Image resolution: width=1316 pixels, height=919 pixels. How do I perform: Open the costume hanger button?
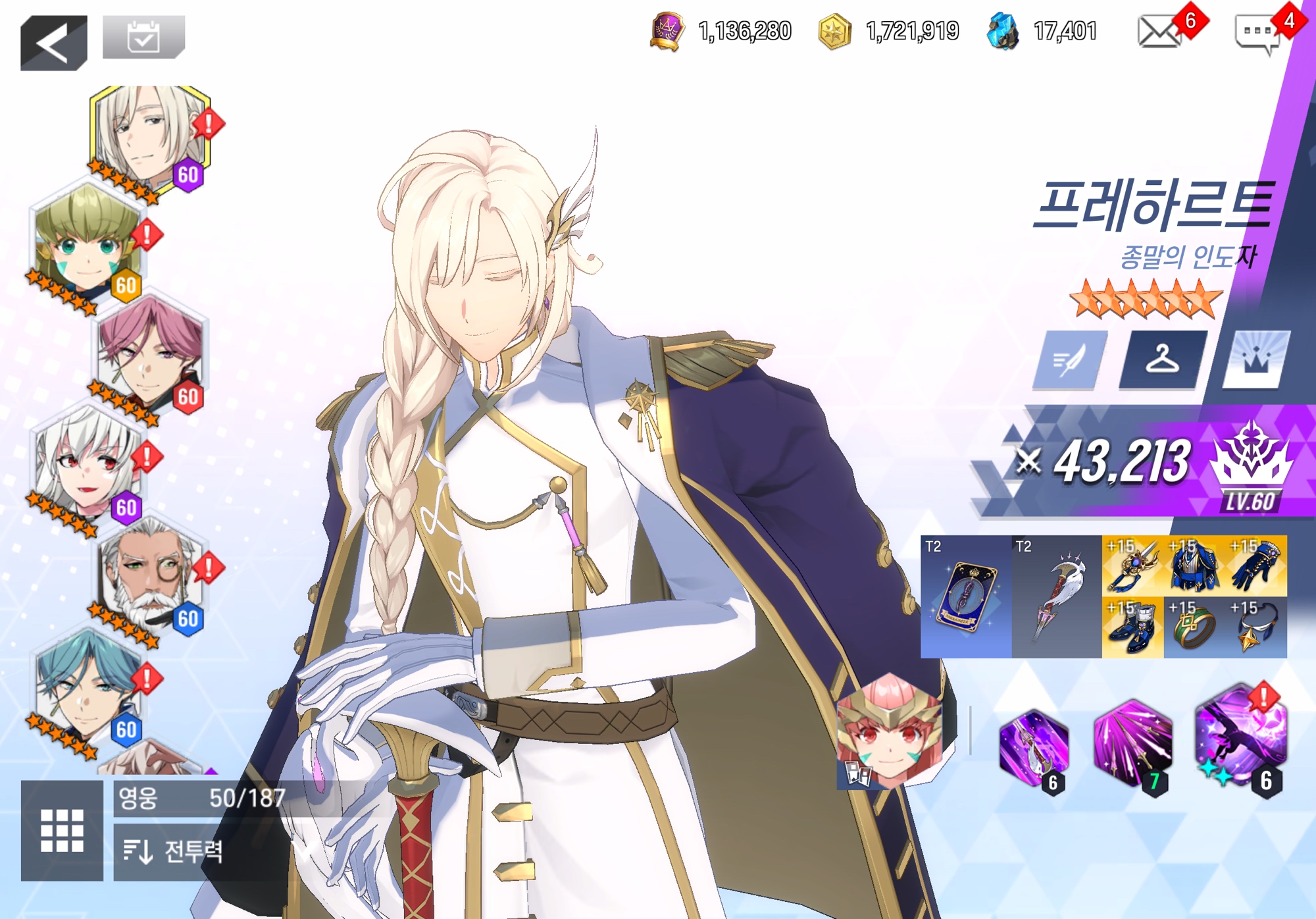point(1163,360)
